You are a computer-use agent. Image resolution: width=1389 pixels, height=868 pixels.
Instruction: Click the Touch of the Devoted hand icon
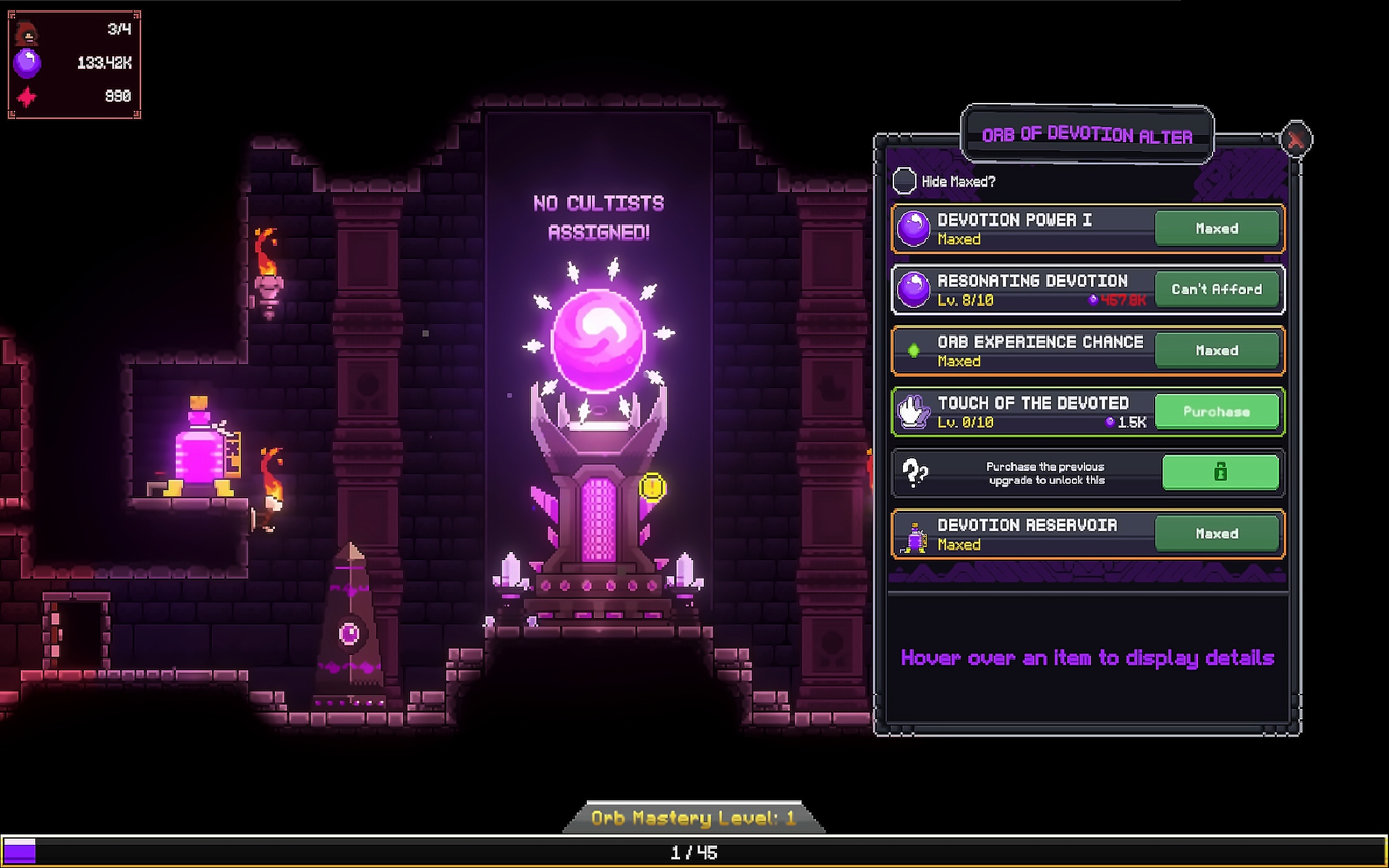pyautogui.click(x=913, y=411)
